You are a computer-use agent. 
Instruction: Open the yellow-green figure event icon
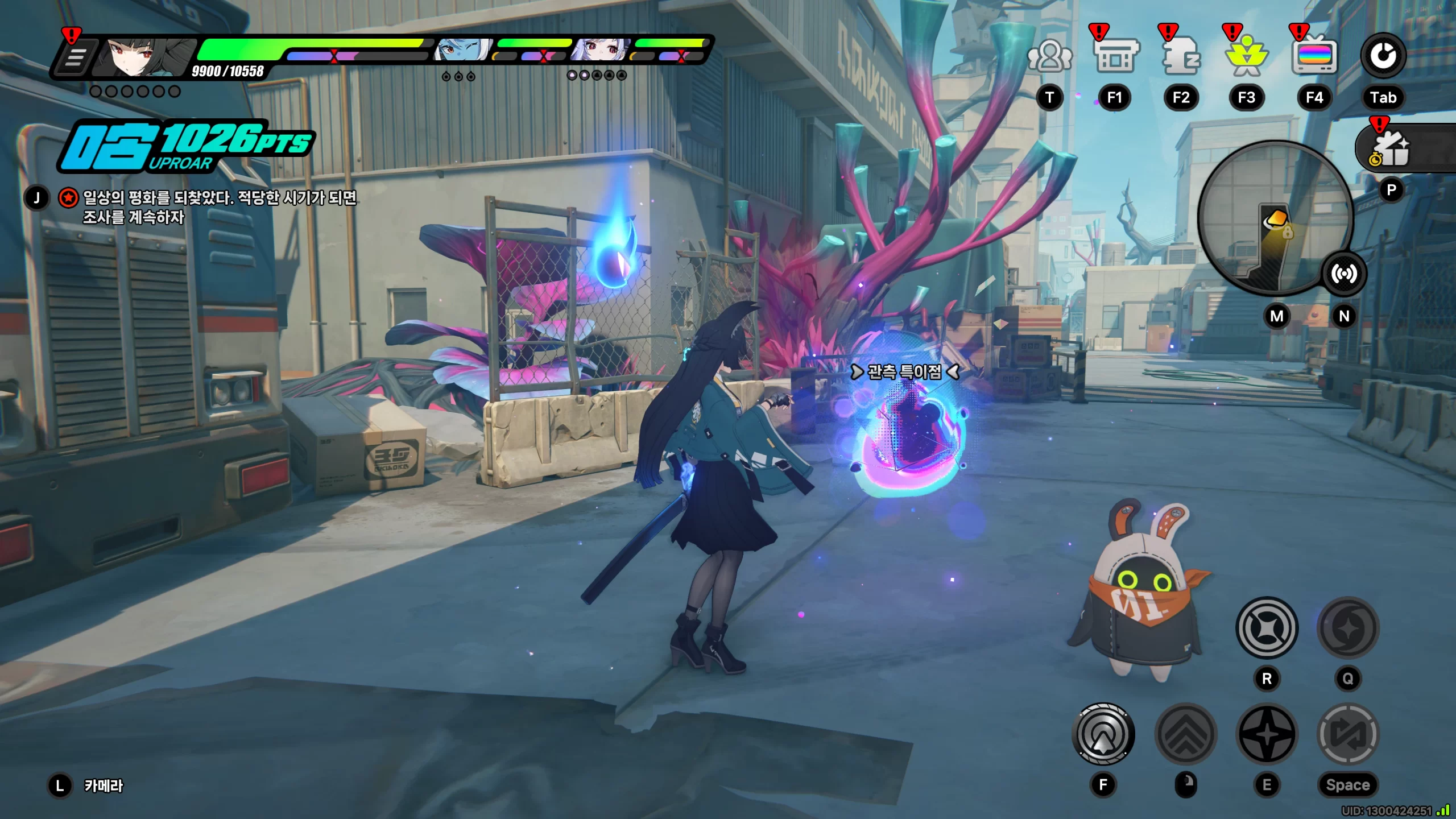coord(1247,56)
